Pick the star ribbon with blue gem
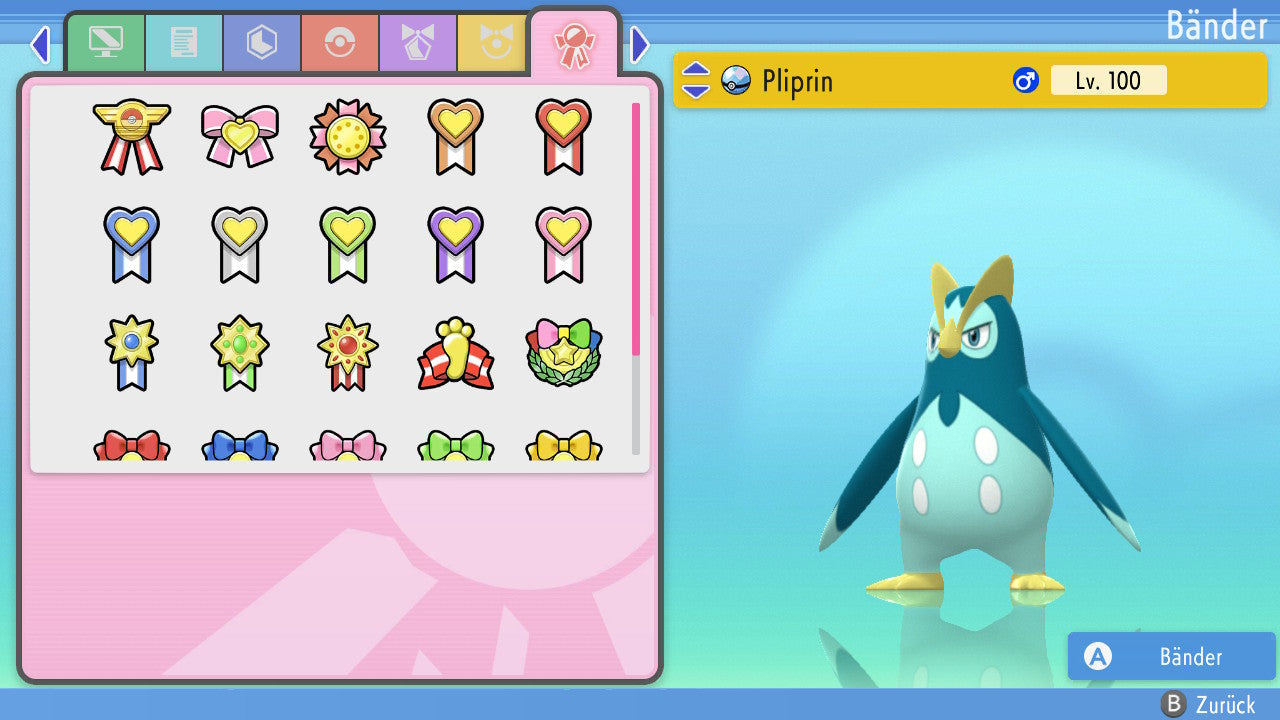Viewport: 1280px width, 720px height. pyautogui.click(x=132, y=352)
